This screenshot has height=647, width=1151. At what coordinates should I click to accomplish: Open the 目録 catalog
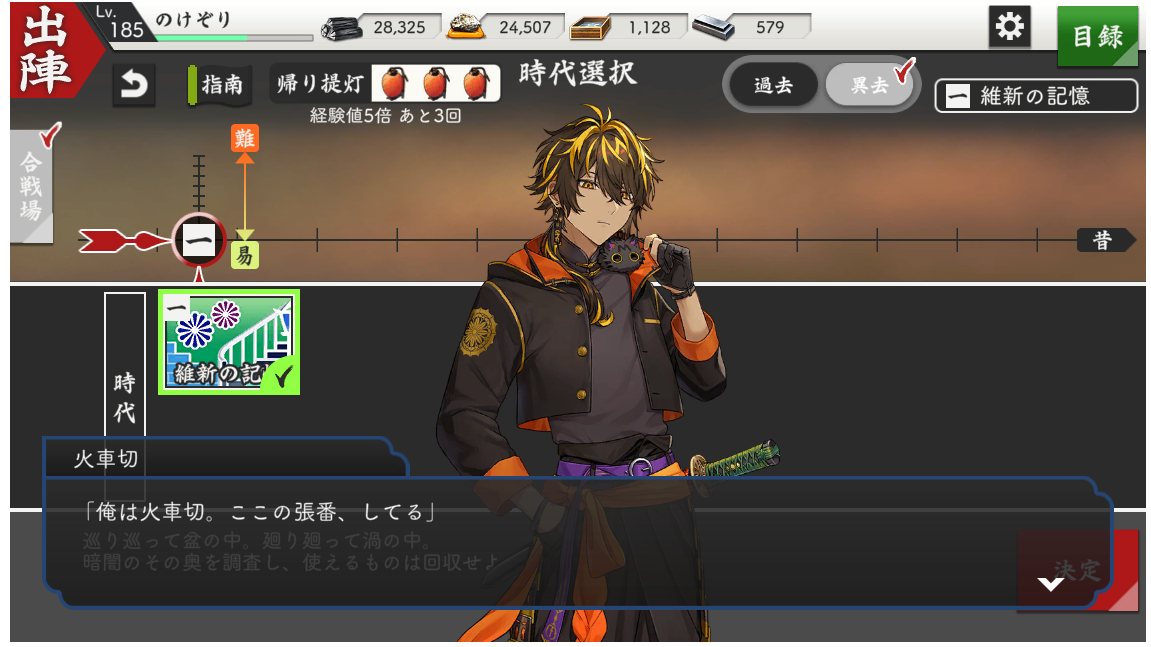click(1097, 36)
